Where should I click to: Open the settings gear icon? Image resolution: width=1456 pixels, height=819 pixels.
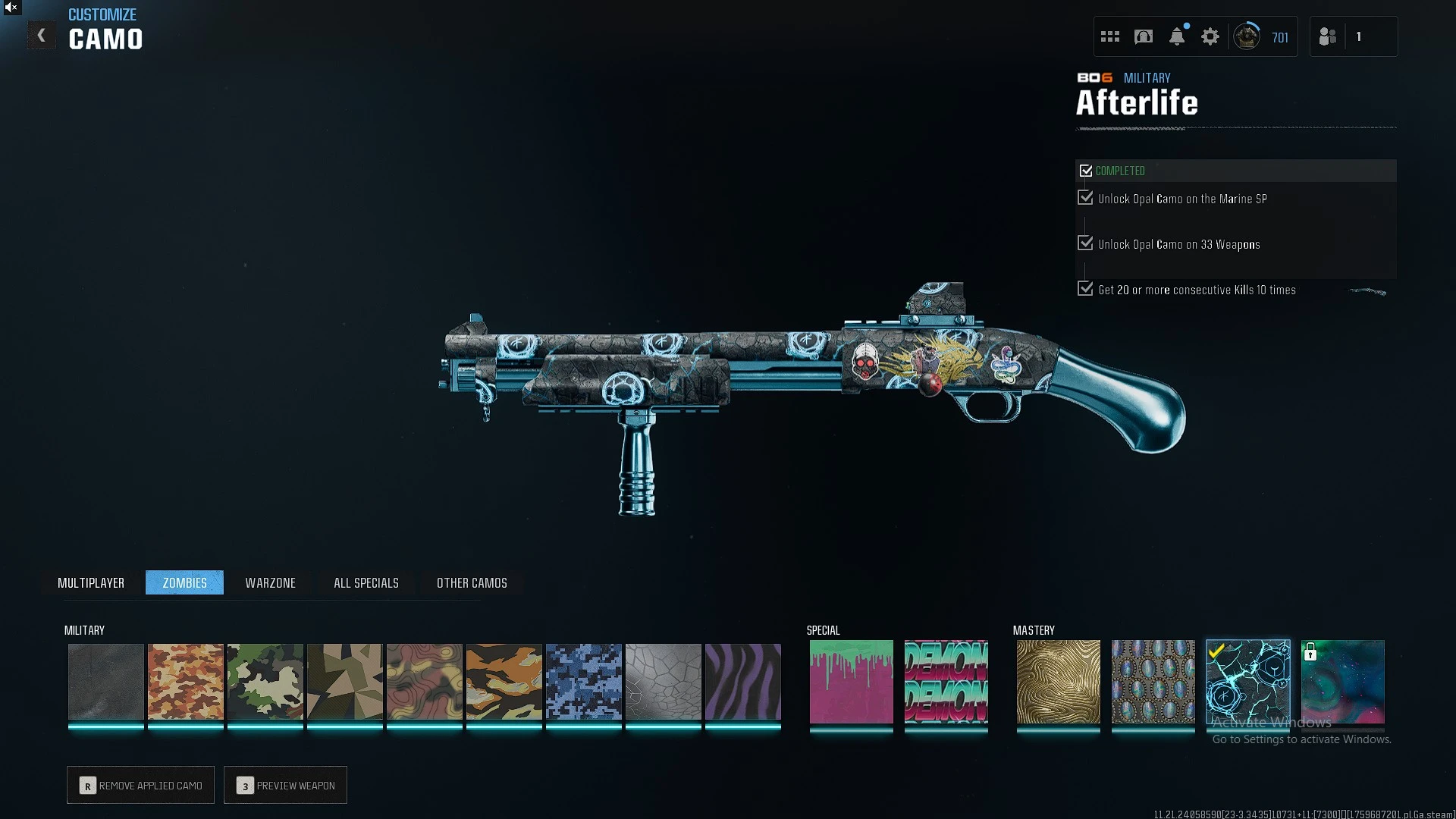(x=1210, y=36)
